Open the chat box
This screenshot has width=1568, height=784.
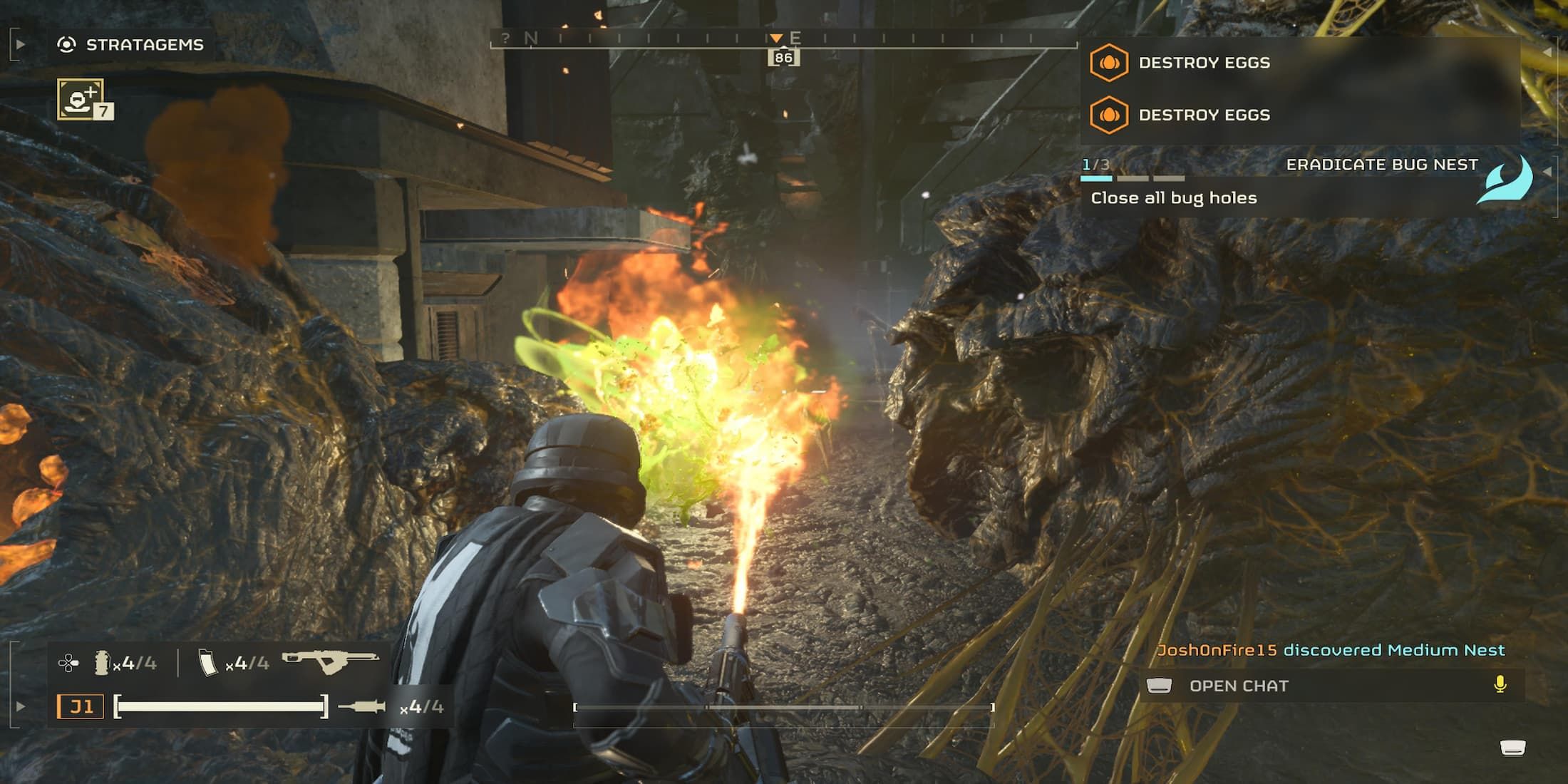[1239, 686]
